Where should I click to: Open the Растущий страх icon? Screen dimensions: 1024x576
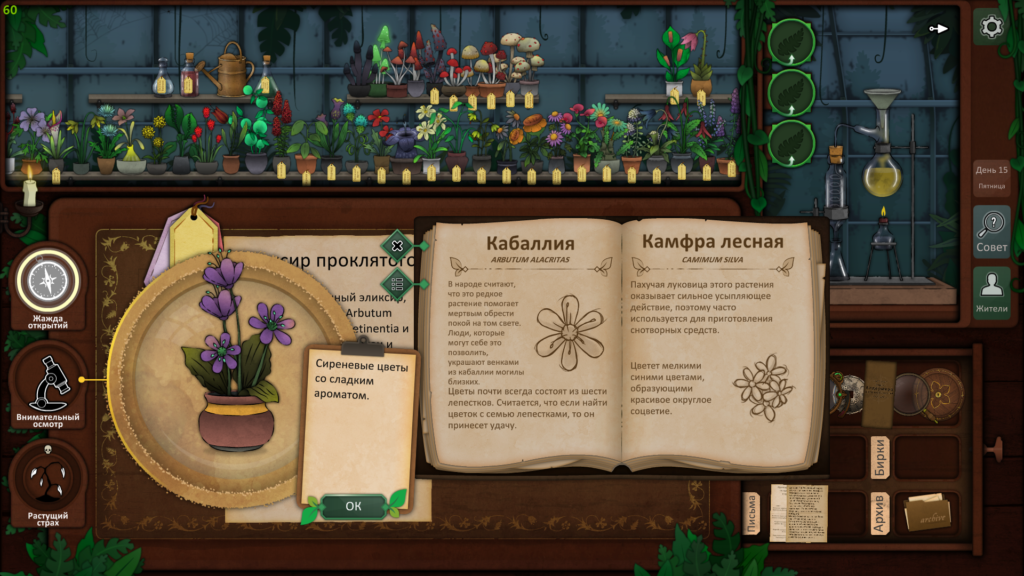46,482
